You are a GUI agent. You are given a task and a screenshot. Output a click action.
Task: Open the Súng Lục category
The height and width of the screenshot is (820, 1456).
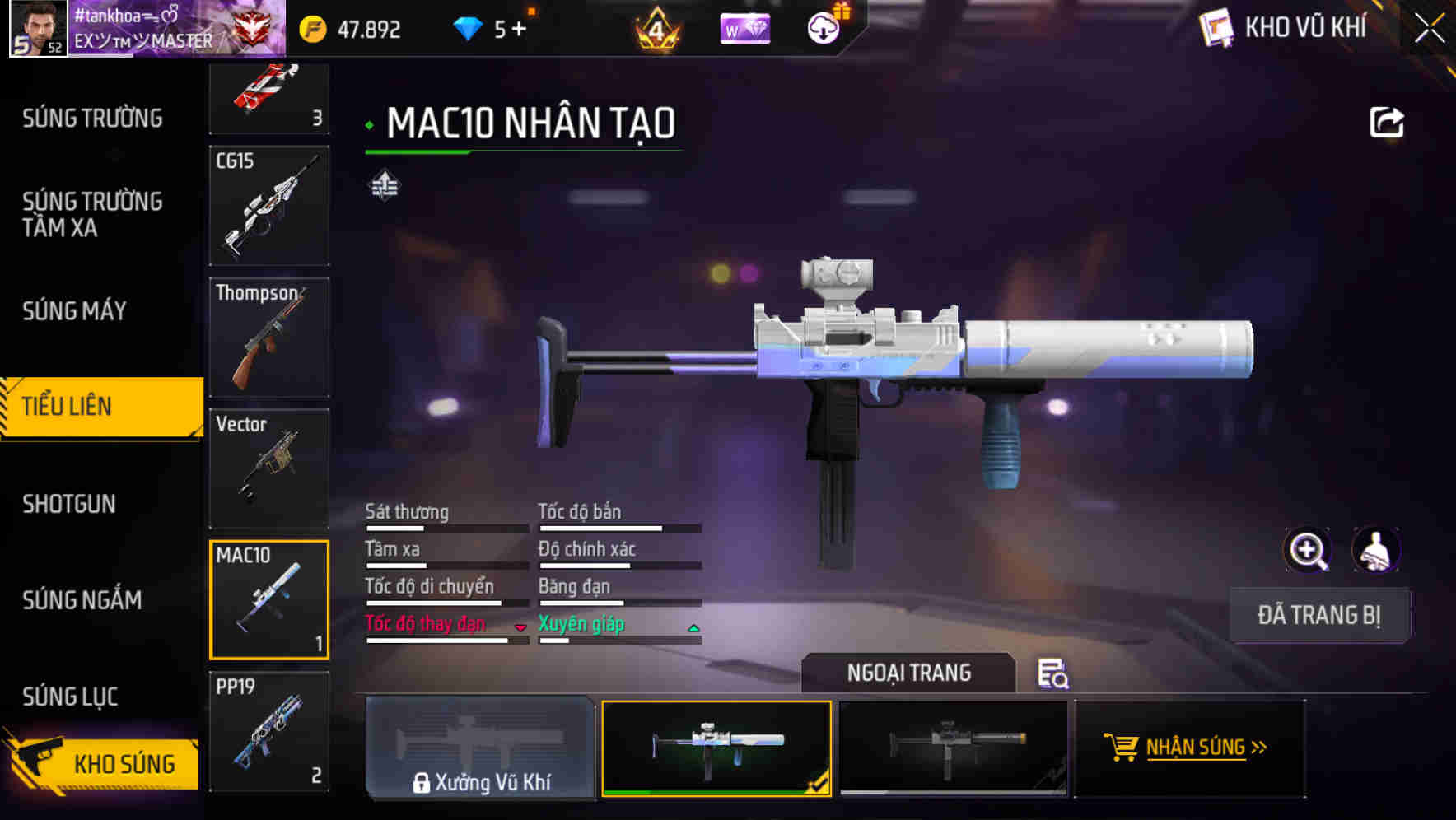click(71, 697)
